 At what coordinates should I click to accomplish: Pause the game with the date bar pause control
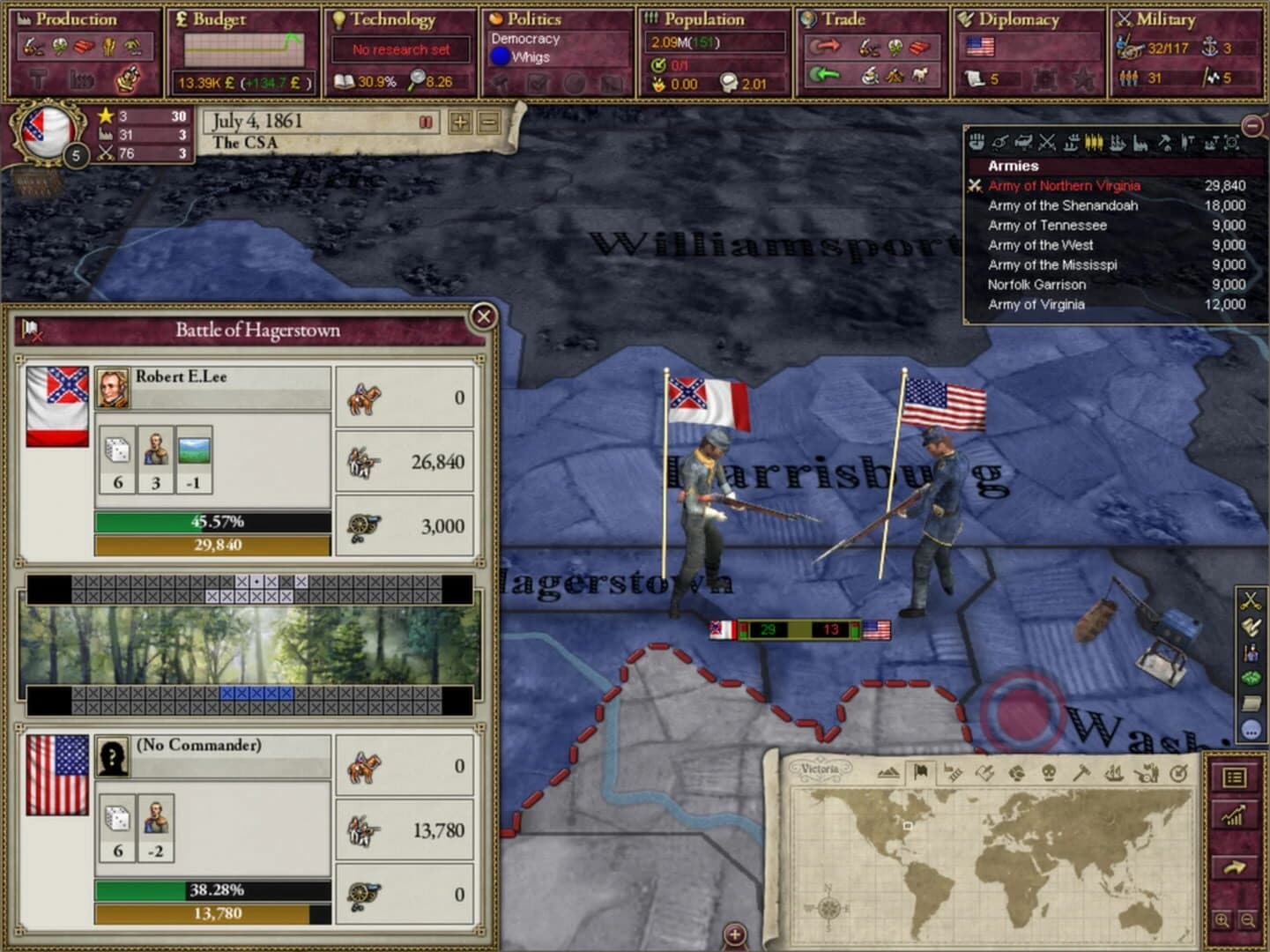[426, 121]
